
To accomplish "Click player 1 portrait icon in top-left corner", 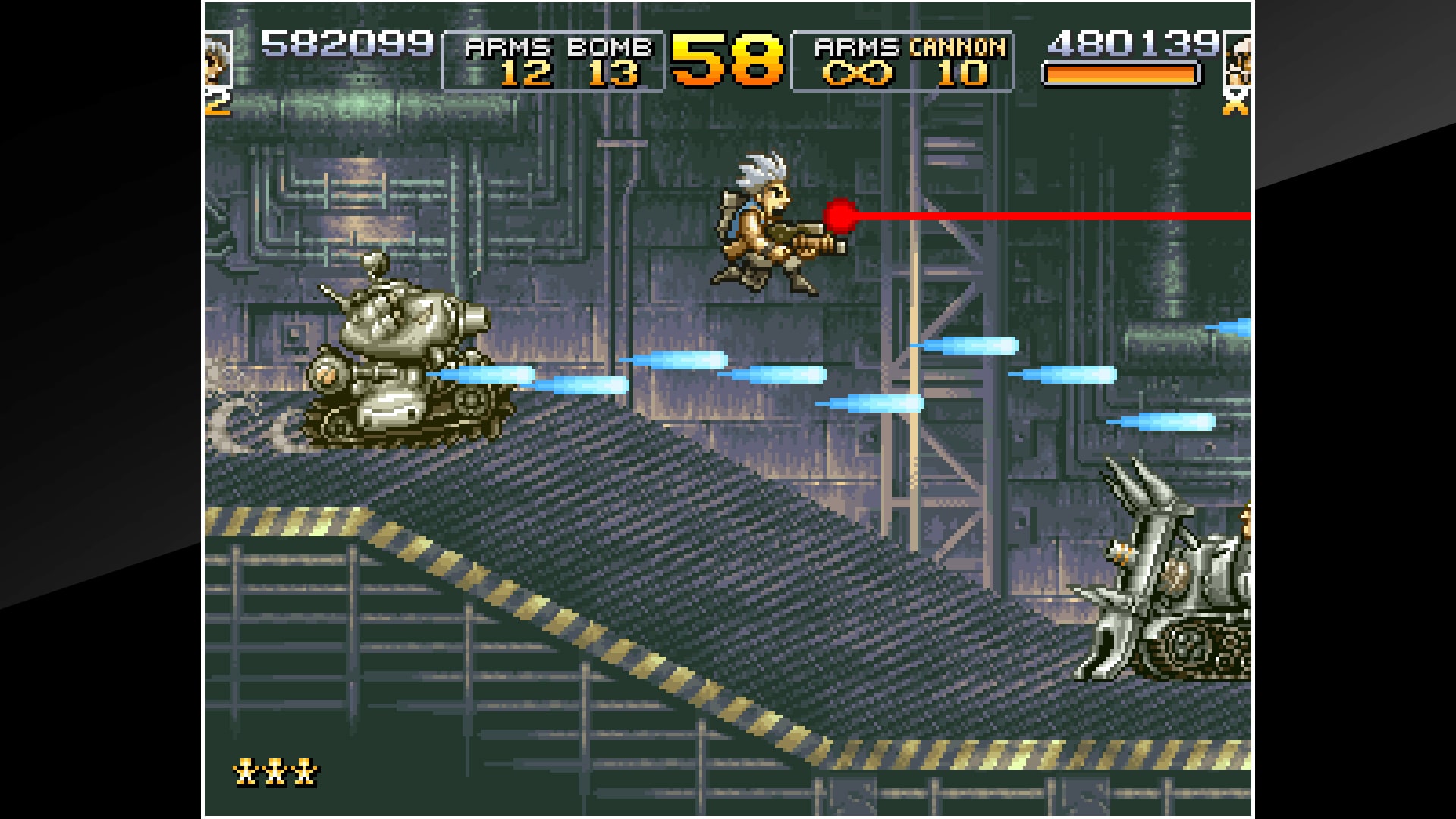I will point(215,57).
